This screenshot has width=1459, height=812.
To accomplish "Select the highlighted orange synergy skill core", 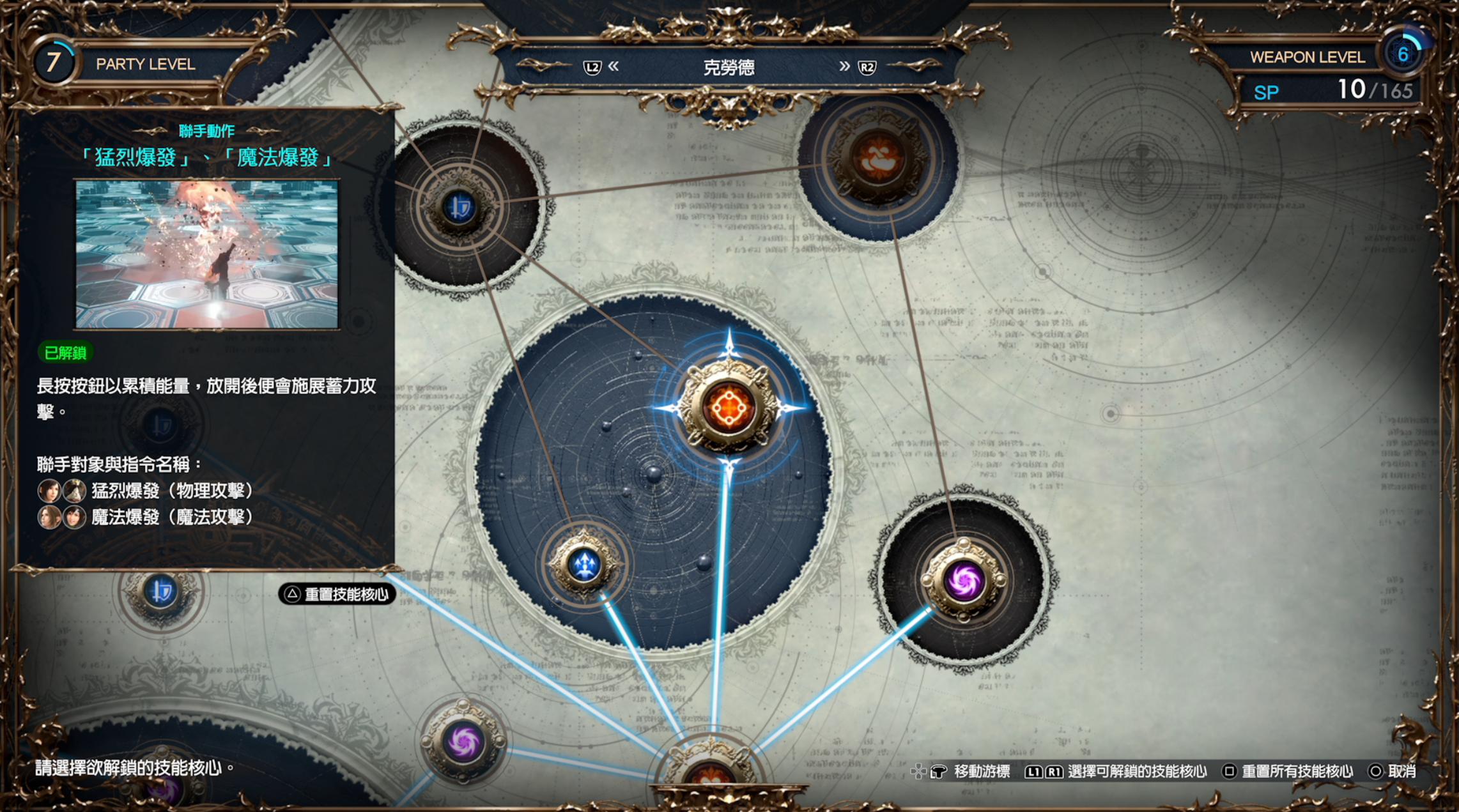I will 729,408.
